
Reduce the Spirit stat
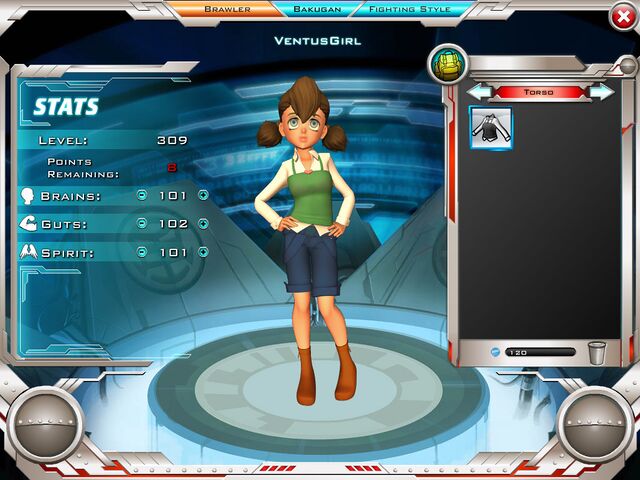click(141, 252)
